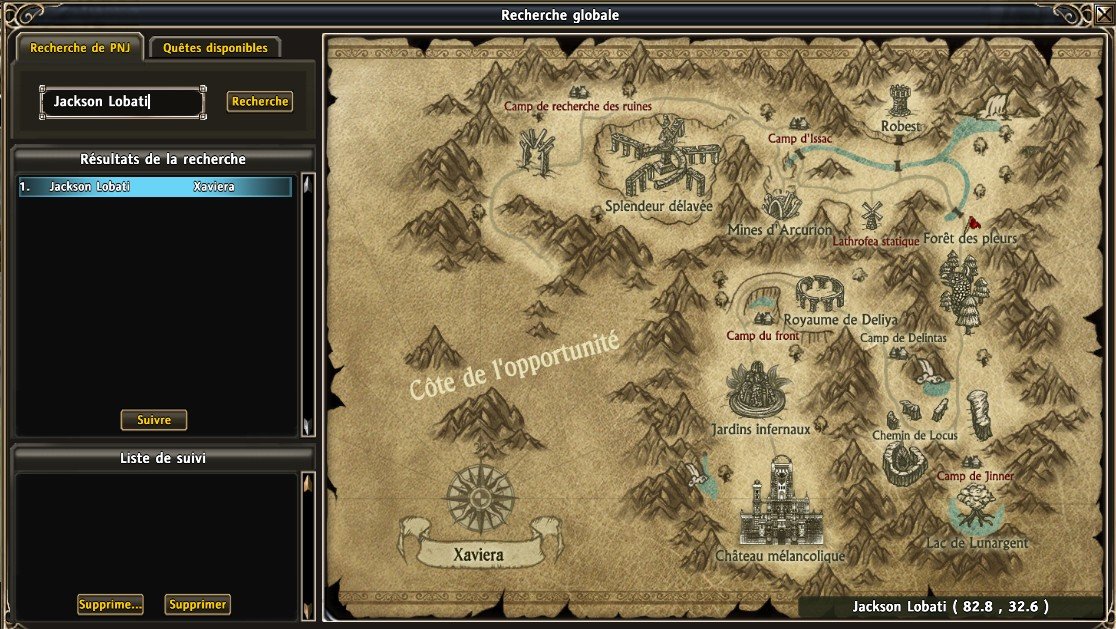Click the NPC name search field
Screen dimensions: 1116x629
pos(122,102)
